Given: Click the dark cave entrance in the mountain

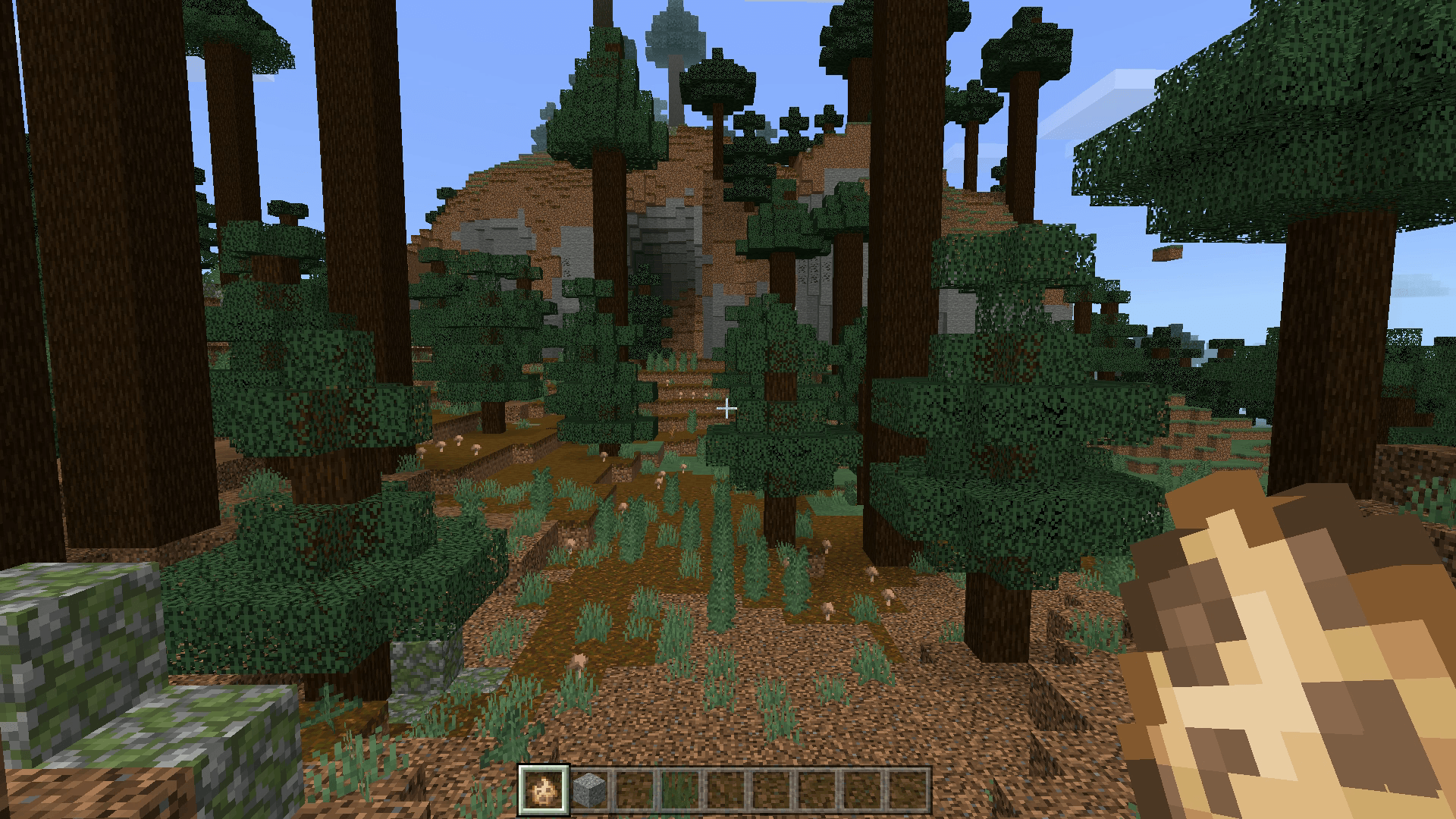Looking at the screenshot, I should [667, 265].
